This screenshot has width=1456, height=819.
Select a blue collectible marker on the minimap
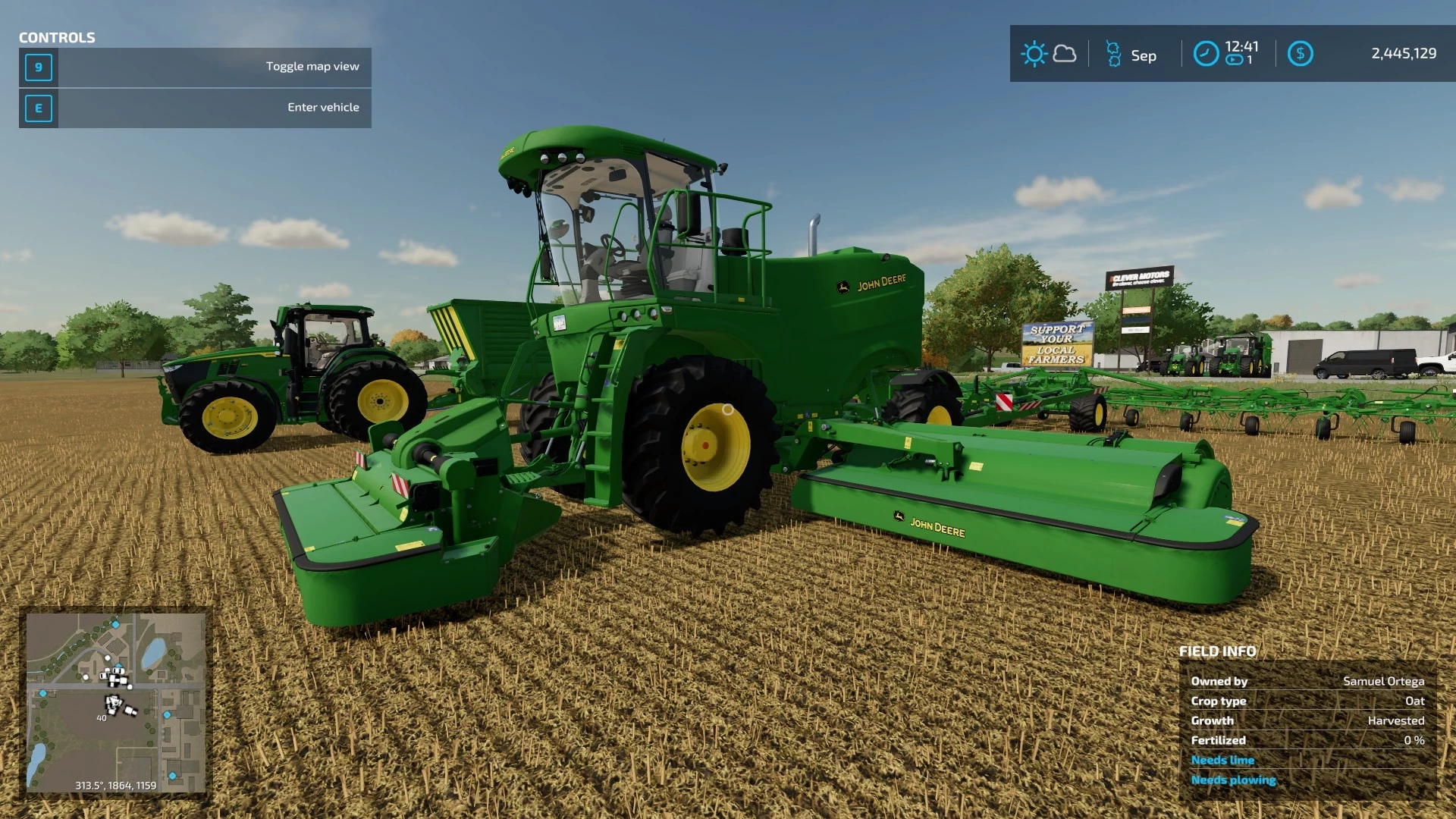coord(115,625)
